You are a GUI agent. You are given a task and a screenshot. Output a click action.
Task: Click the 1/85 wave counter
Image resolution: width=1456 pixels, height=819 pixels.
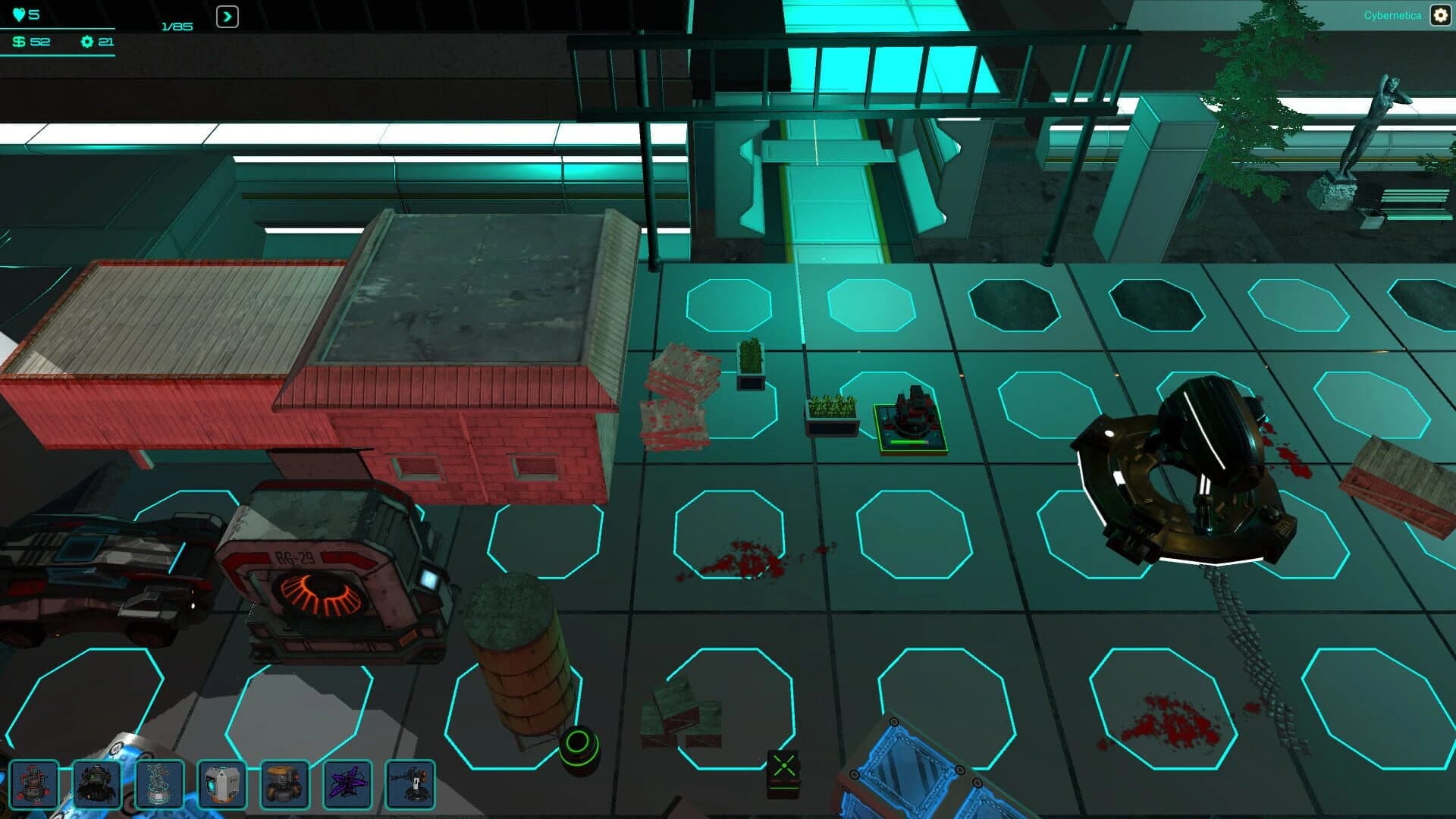tap(176, 25)
